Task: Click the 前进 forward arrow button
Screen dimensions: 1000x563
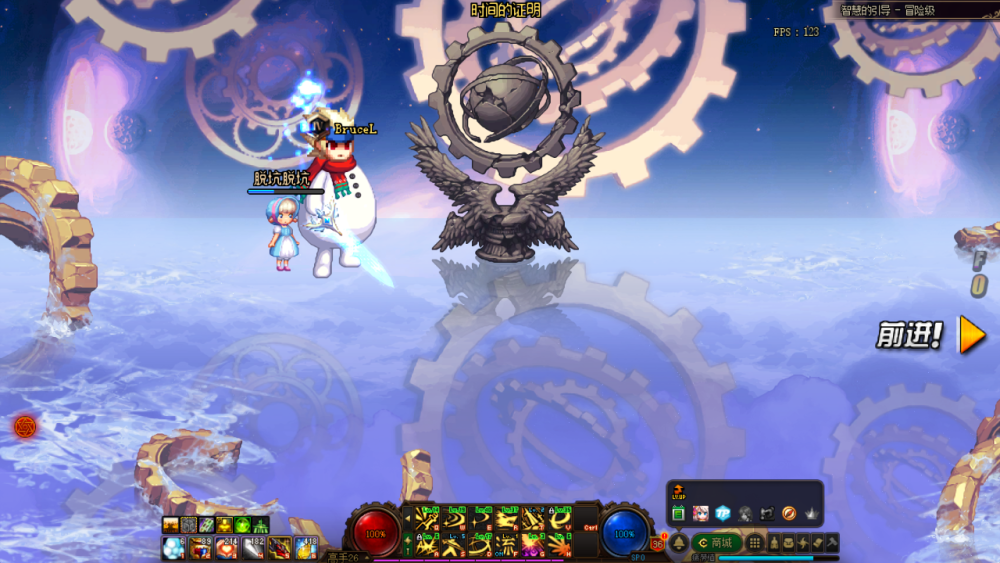Action: (972, 336)
